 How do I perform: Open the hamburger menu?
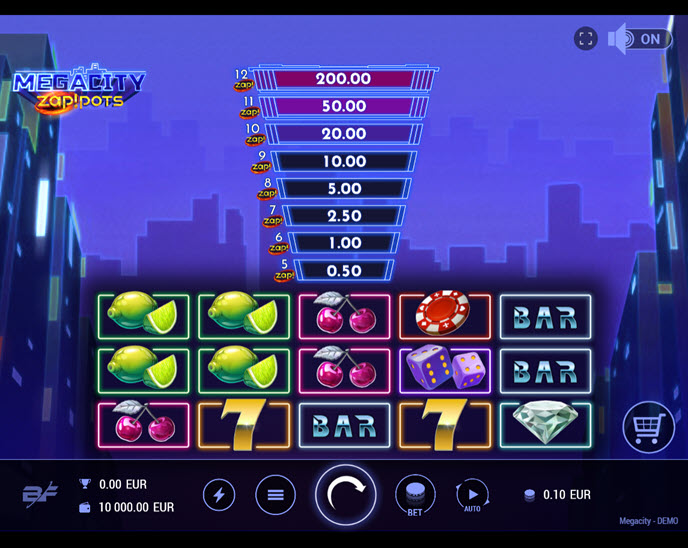coord(276,495)
